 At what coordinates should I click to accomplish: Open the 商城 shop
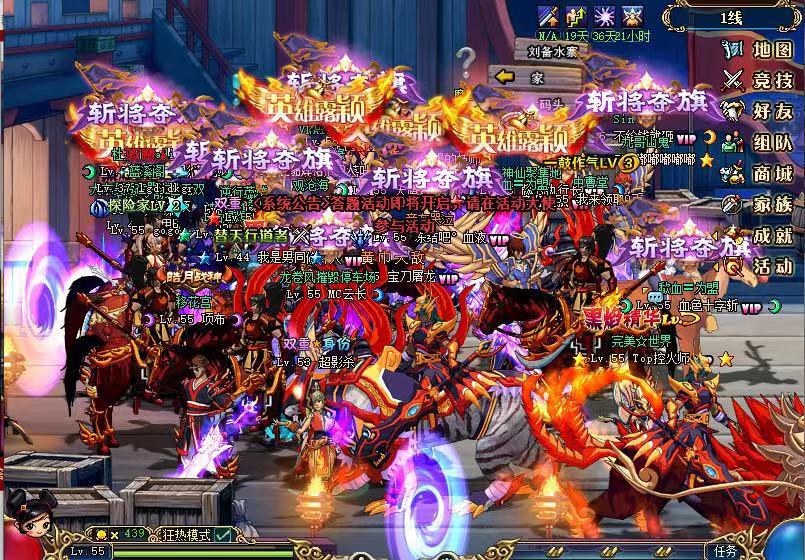pos(762,173)
